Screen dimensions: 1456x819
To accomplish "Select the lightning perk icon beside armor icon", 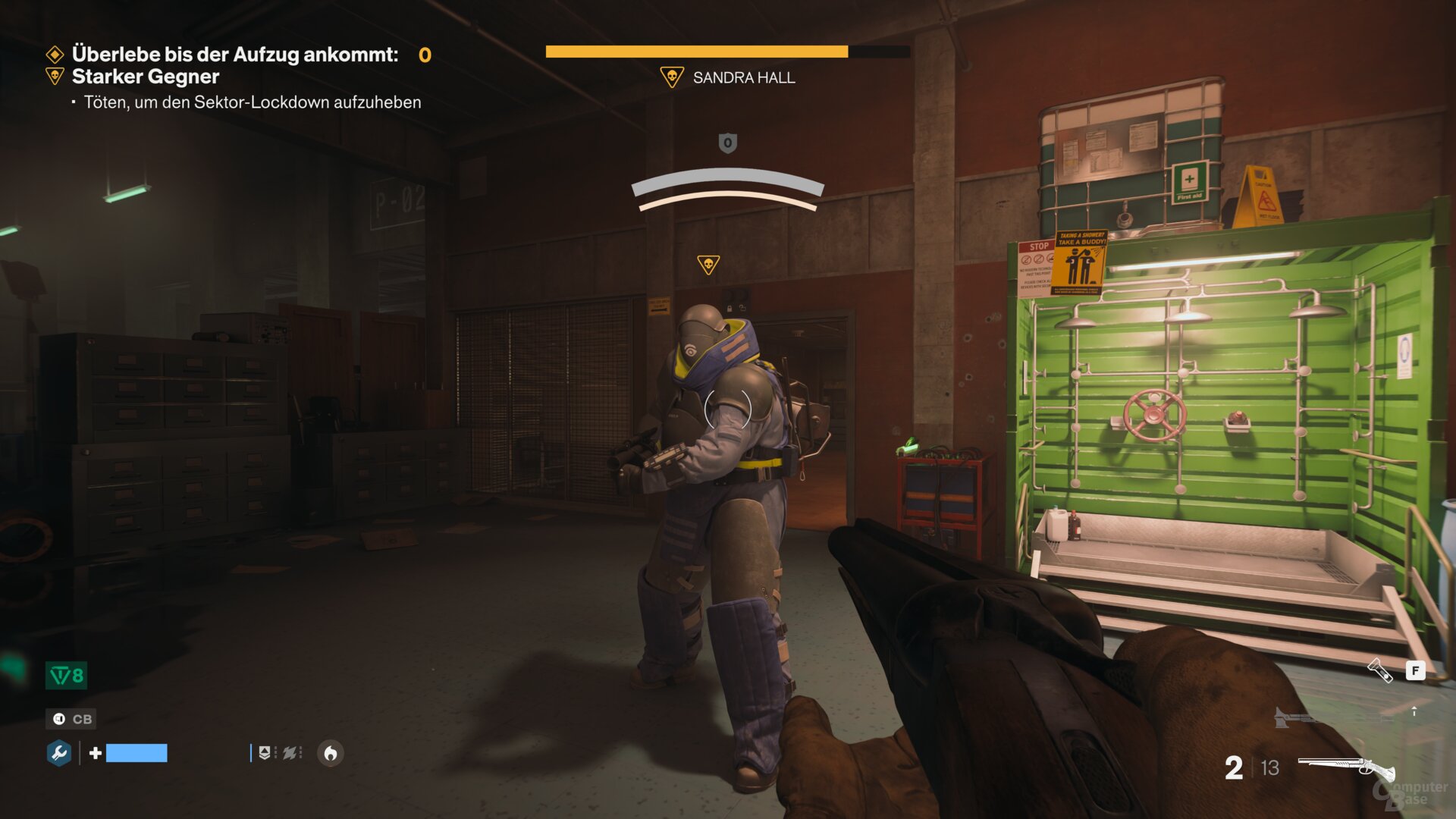I will 290,753.
